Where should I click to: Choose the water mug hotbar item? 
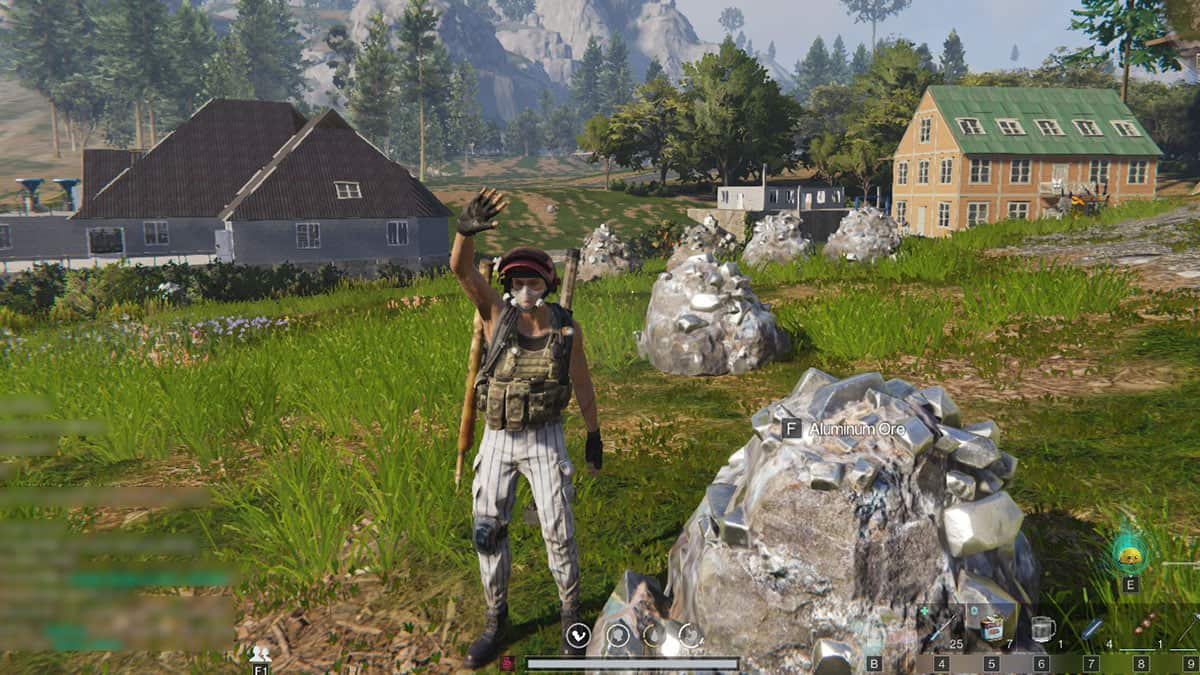click(x=1042, y=628)
